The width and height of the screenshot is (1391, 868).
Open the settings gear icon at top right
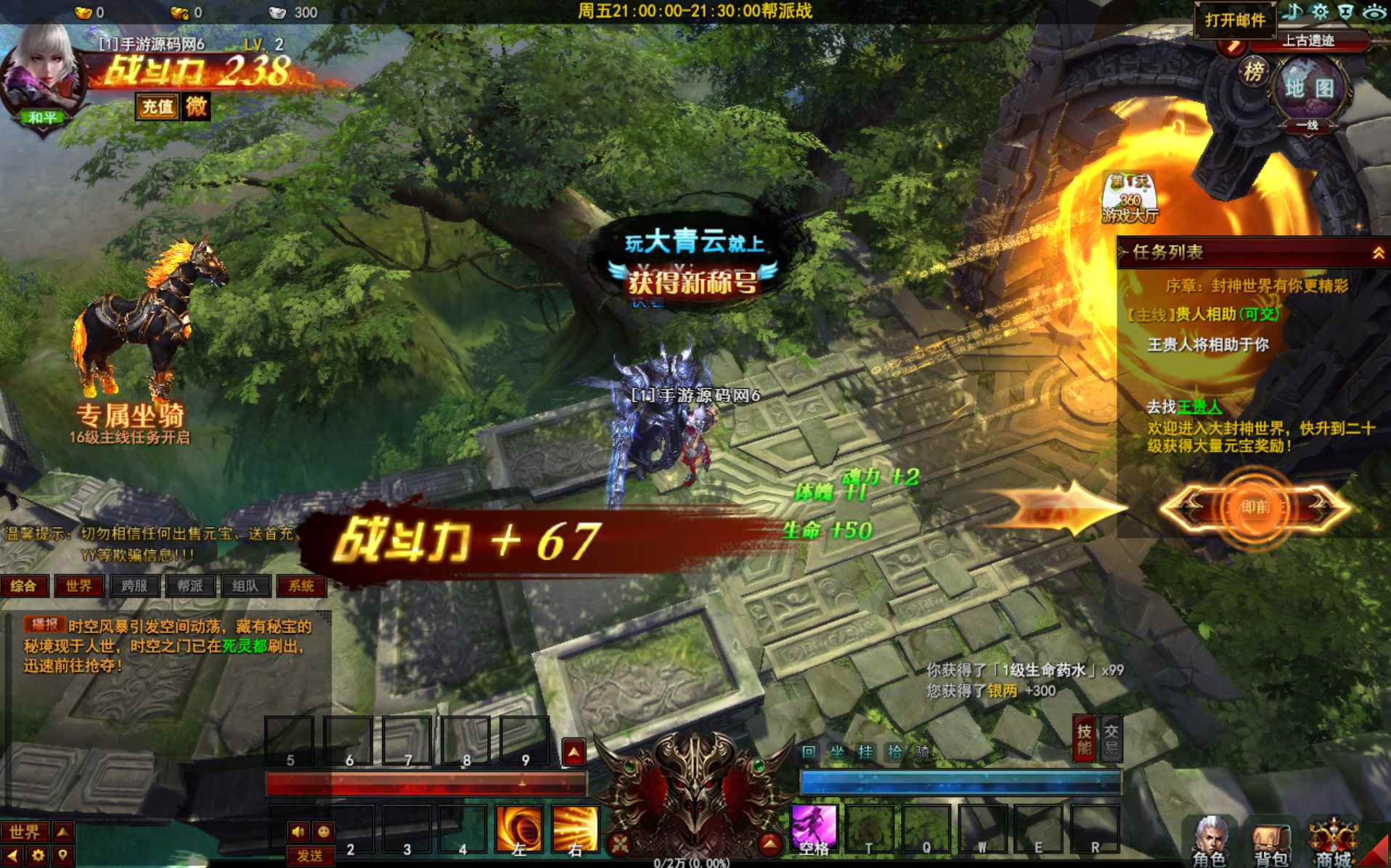coord(1319,11)
